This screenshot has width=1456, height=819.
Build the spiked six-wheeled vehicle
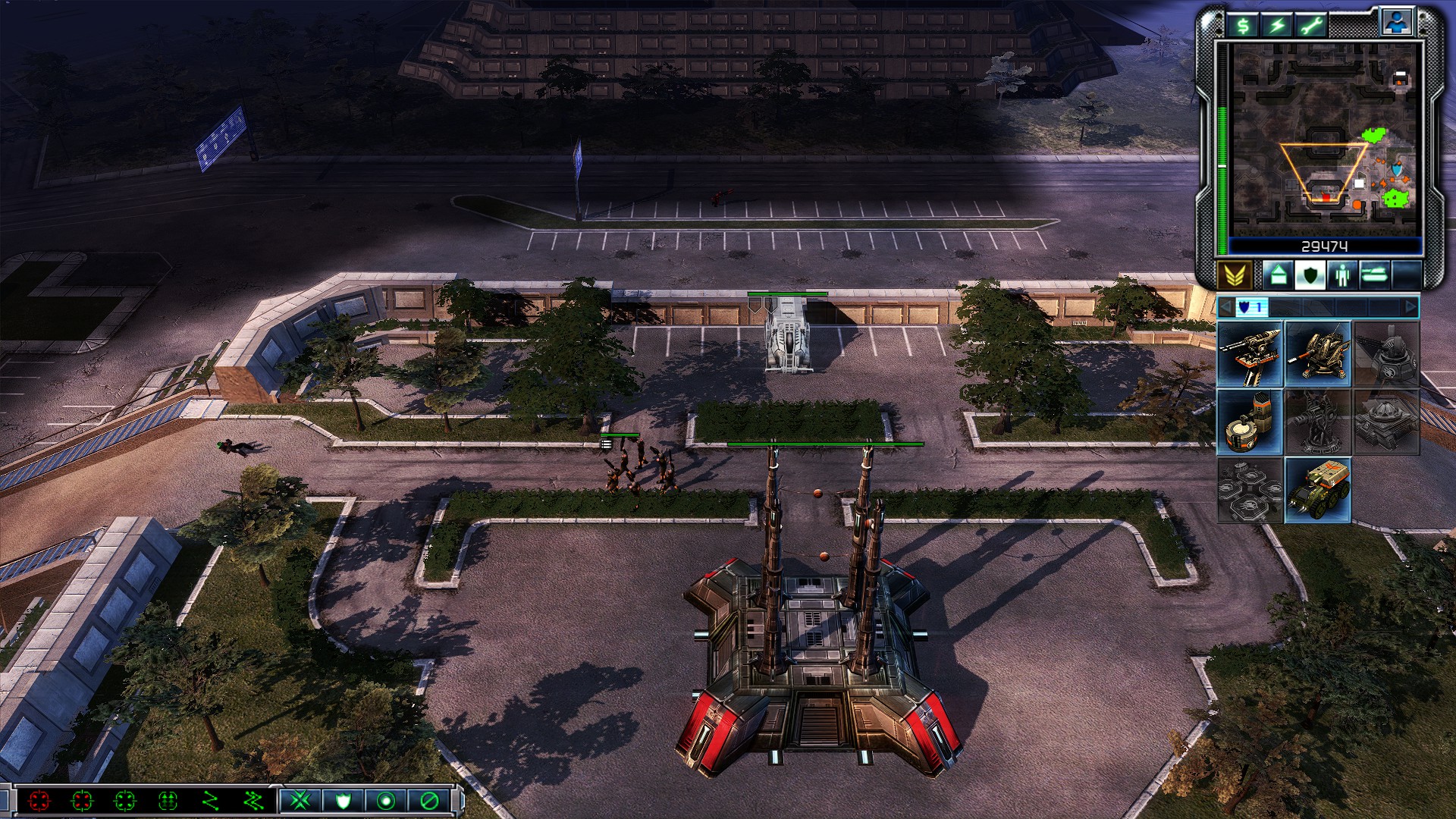(1318, 491)
